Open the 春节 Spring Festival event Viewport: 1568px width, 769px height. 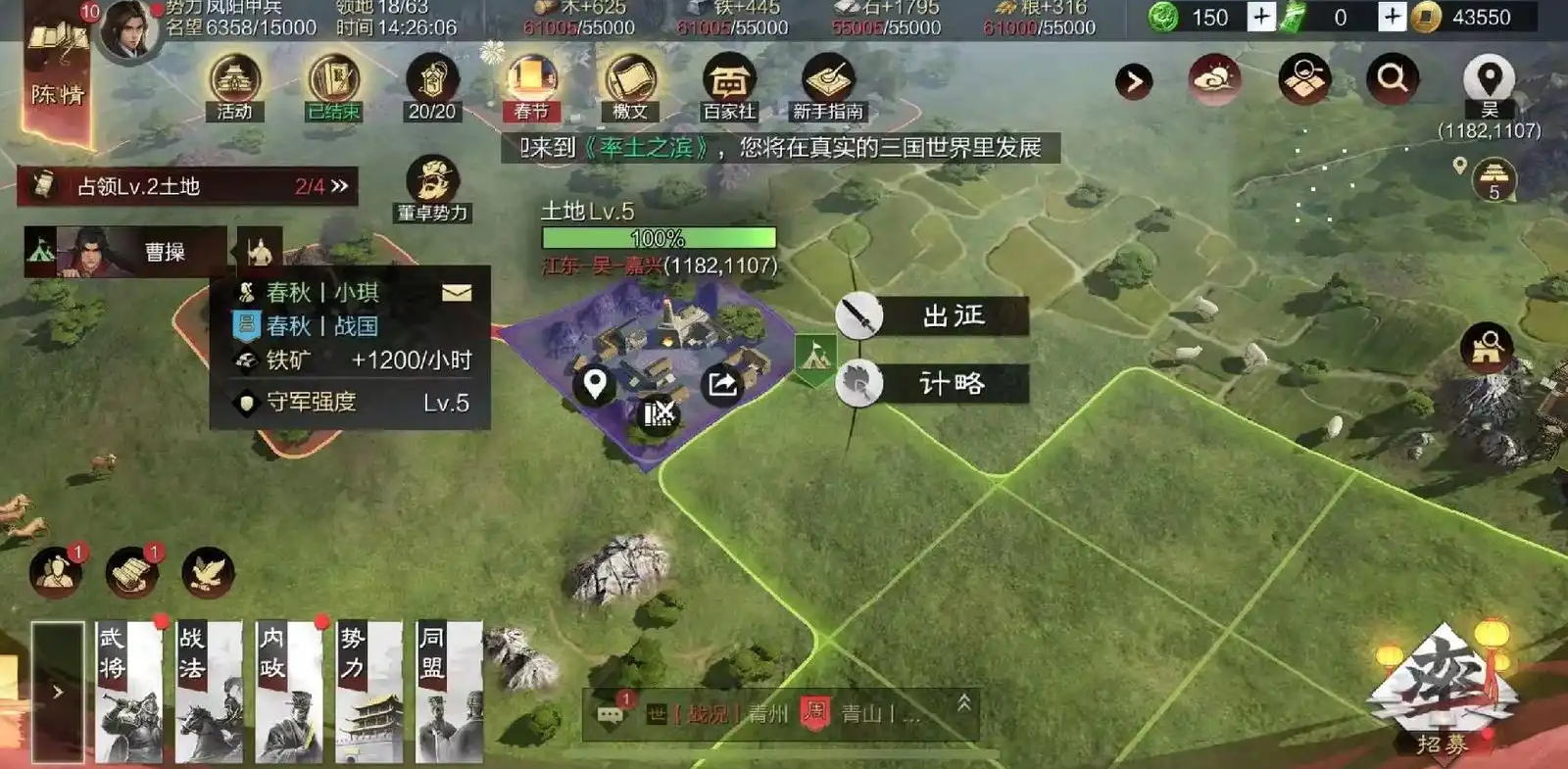[x=529, y=78]
